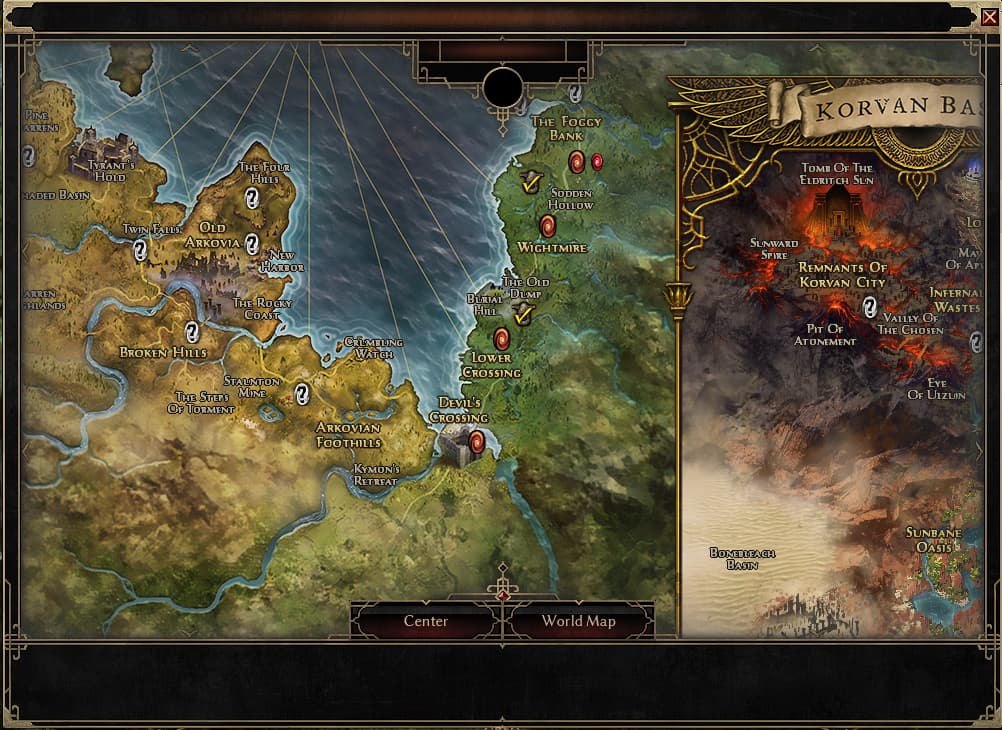Screen dimensions: 1002x730
Task: Select the yellow check marker near Burial Hill
Action: 521,314
